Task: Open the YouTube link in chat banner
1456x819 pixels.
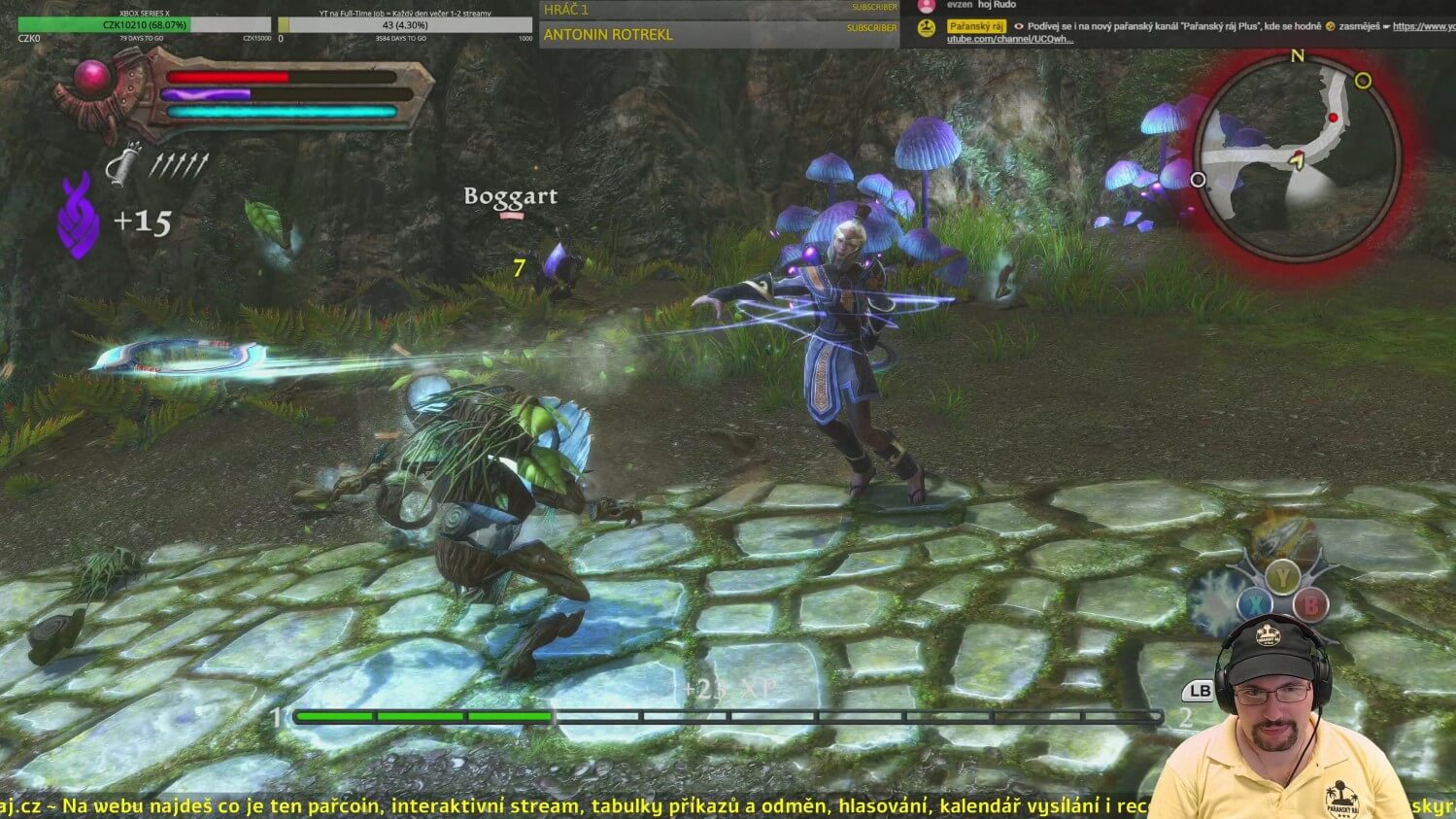Action: point(1423,26)
